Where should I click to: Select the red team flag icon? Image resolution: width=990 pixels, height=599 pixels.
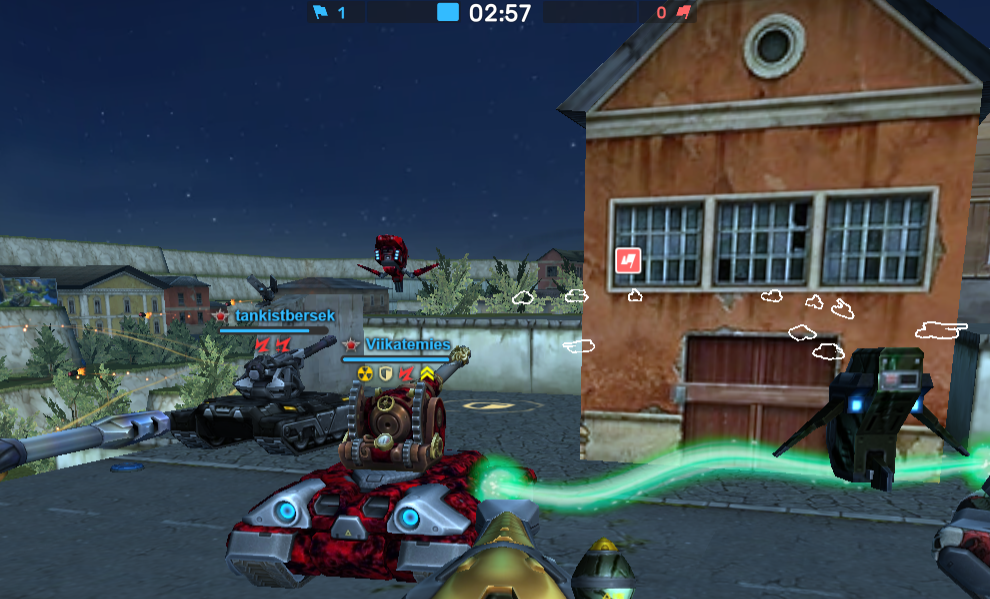683,13
